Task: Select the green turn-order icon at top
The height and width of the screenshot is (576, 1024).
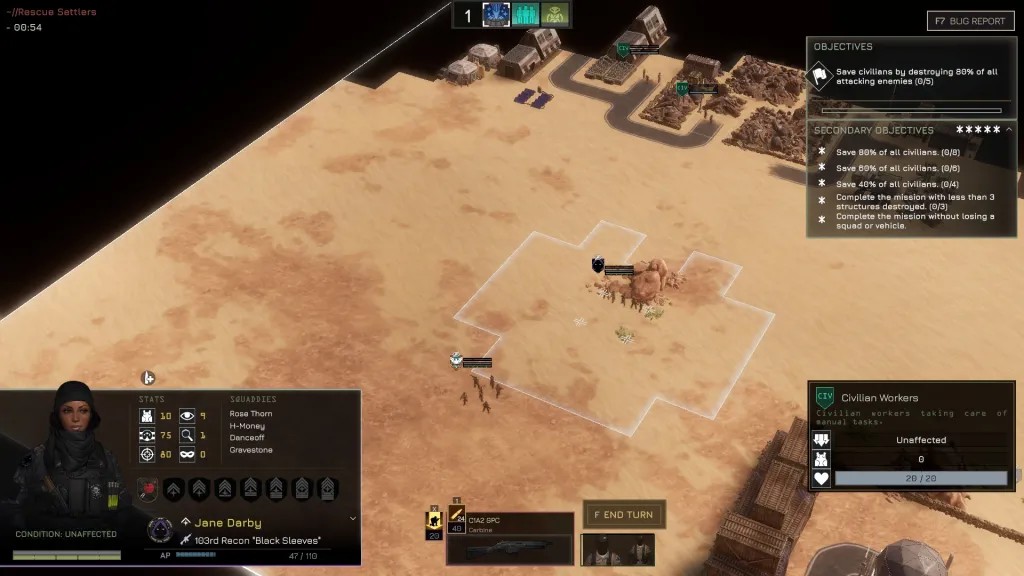Action: coord(555,15)
